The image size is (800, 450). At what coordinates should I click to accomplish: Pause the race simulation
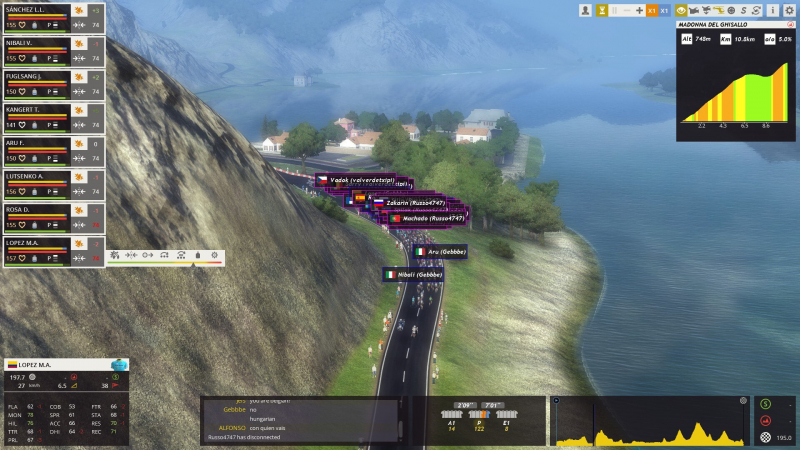614,10
